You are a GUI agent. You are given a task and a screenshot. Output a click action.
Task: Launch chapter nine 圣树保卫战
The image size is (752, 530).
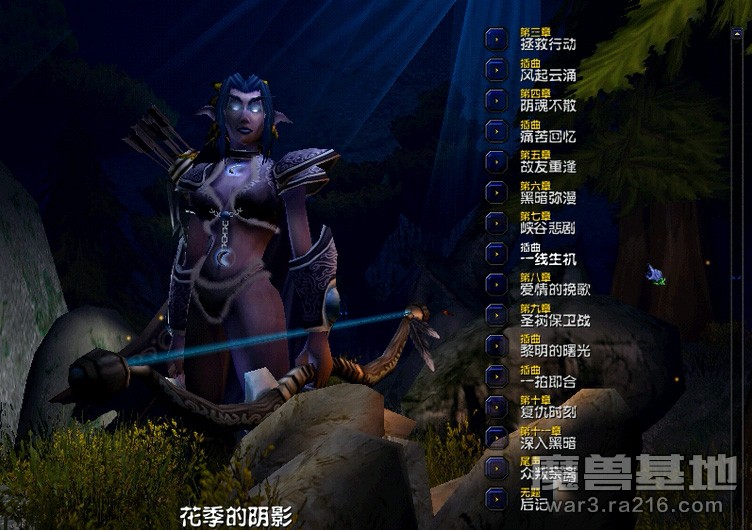pos(497,314)
